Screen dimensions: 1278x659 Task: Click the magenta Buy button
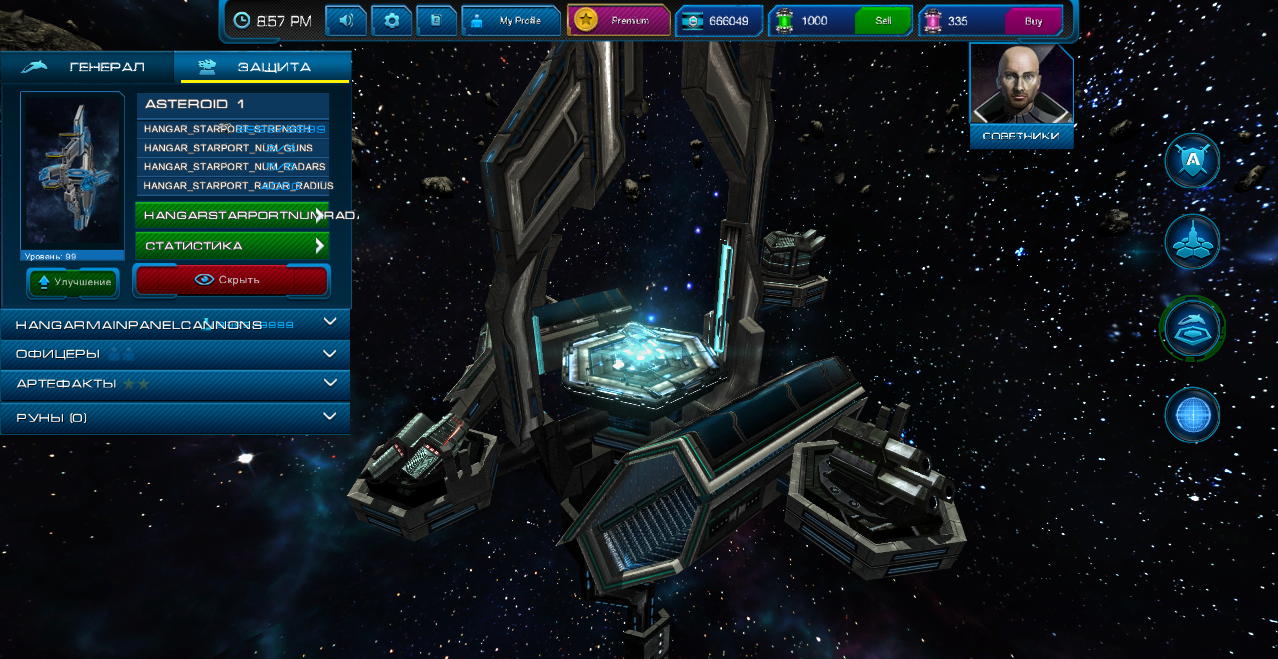(x=1033, y=21)
